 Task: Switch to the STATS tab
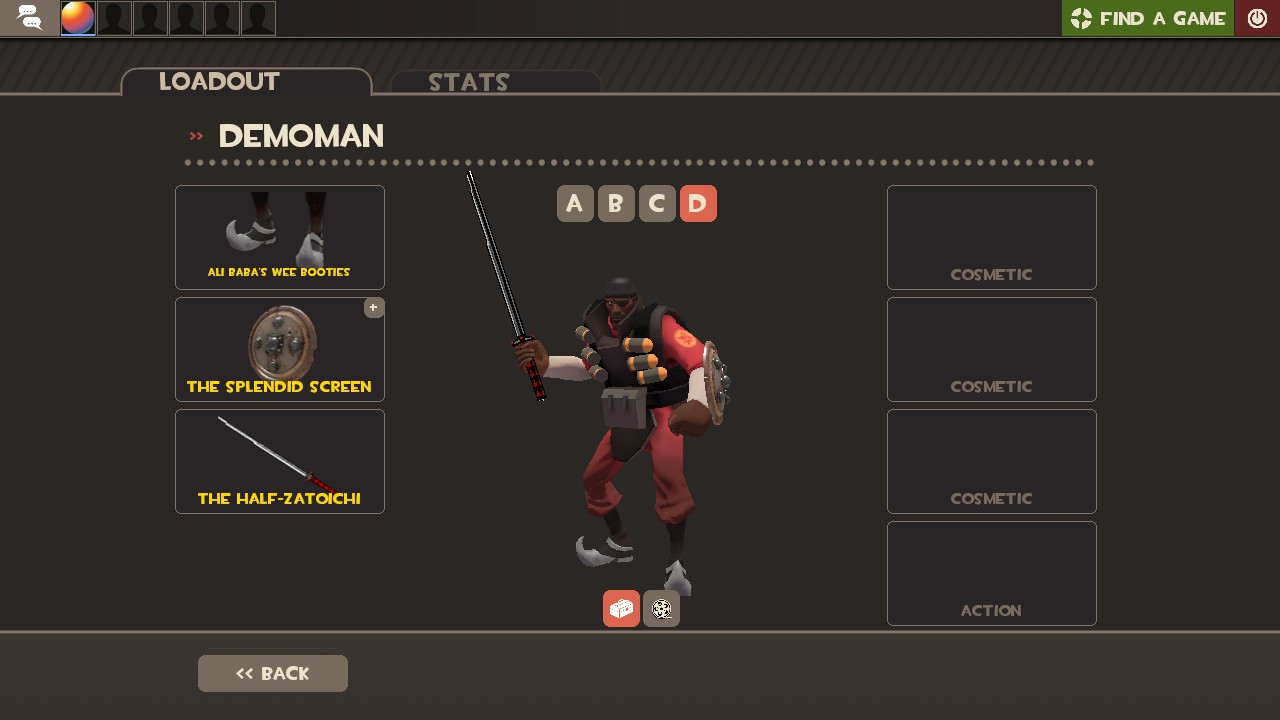pyautogui.click(x=469, y=82)
